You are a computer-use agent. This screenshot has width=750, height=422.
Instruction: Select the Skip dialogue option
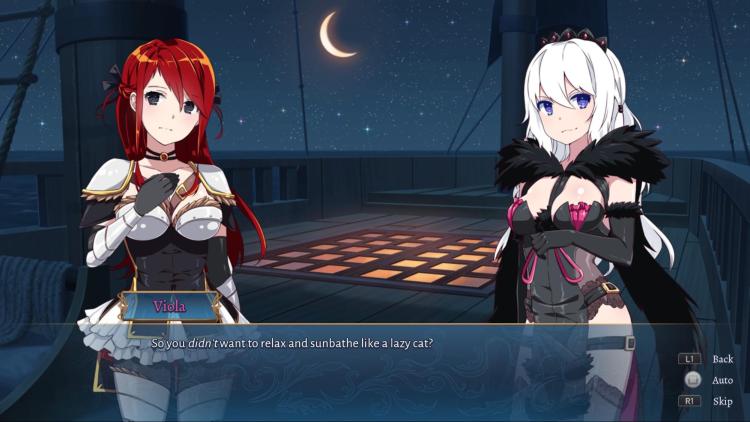pos(722,401)
